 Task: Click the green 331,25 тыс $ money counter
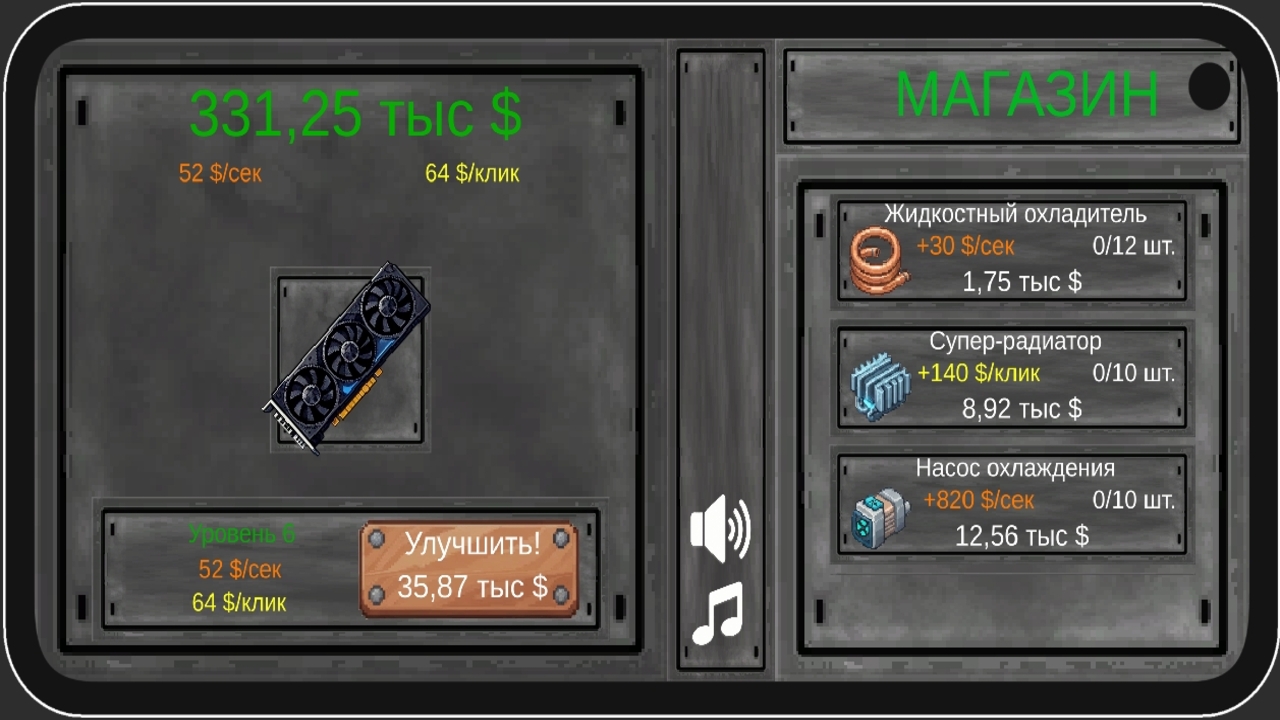click(356, 113)
